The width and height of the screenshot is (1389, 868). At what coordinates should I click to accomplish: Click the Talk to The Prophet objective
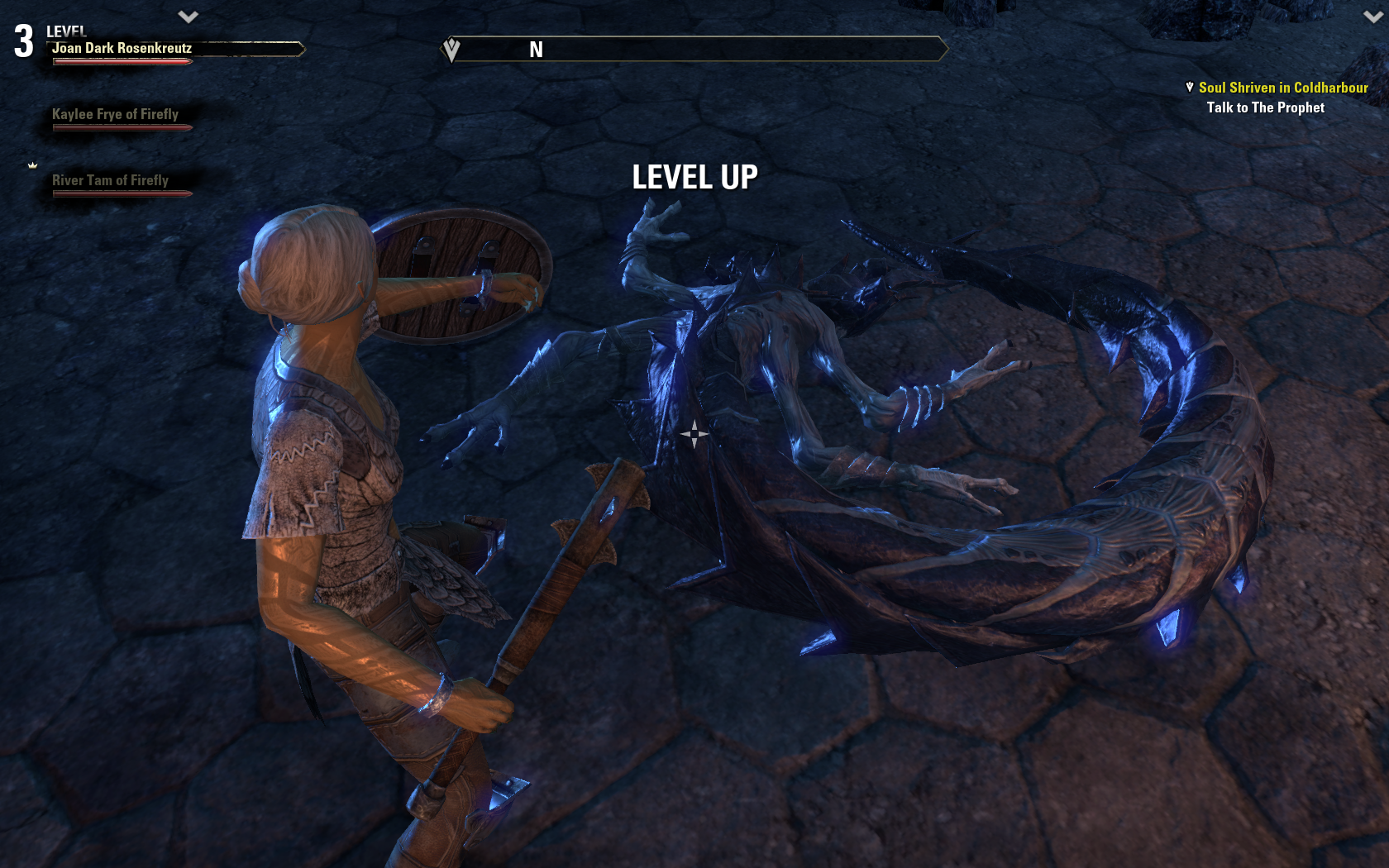[1265, 107]
